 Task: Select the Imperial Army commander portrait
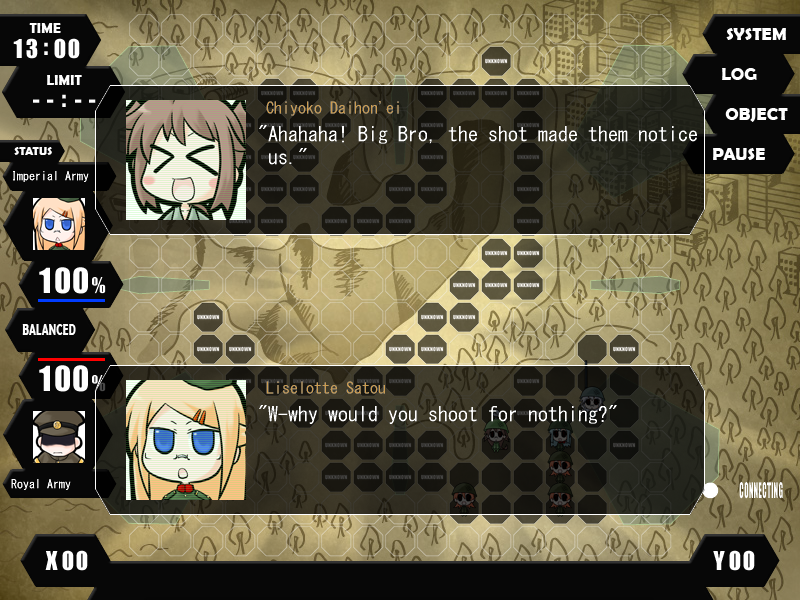click(x=59, y=223)
